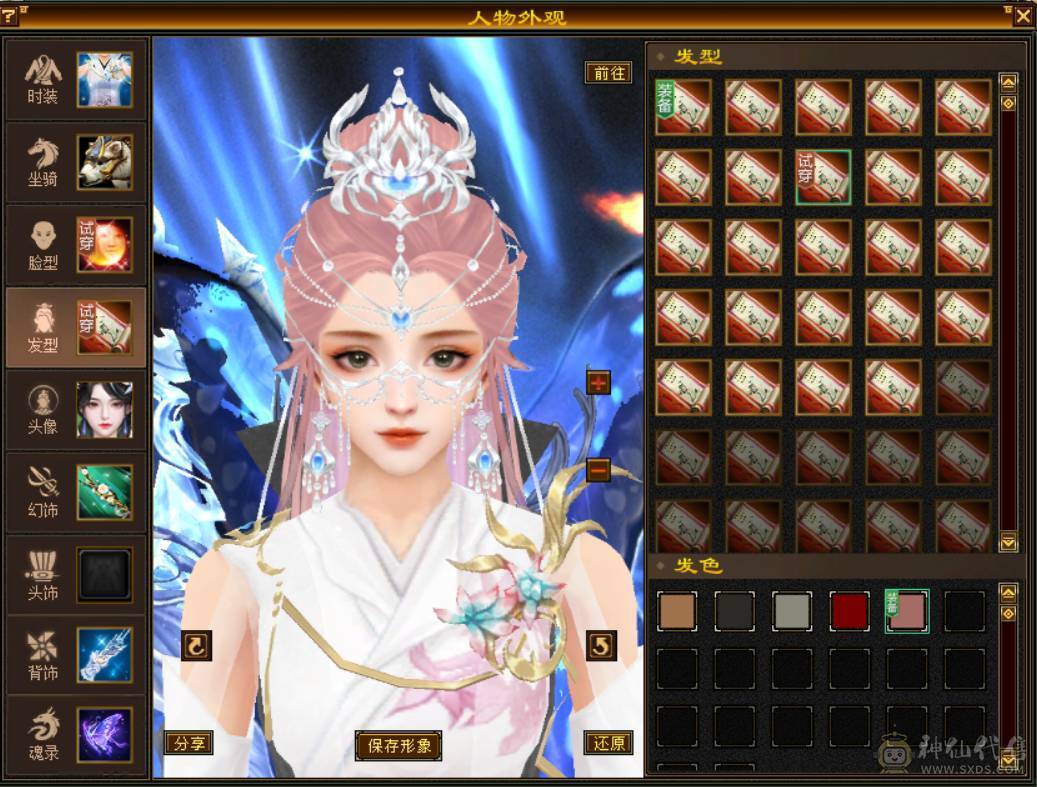Open the help question mark button

point(11,16)
